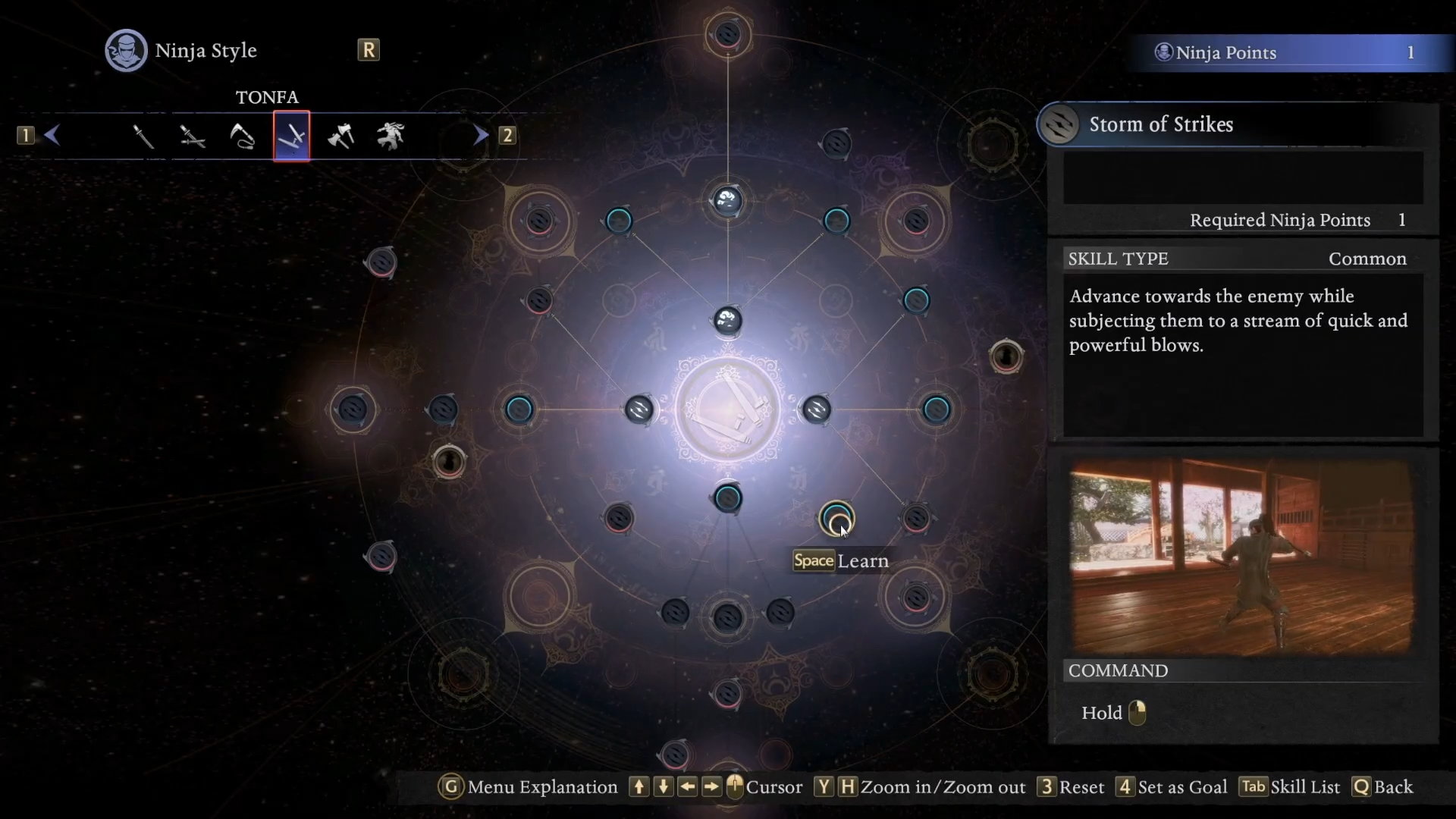Viewport: 1456px width, 819px height.
Task: Open the Ninja Style icon in the header
Action: tap(126, 51)
